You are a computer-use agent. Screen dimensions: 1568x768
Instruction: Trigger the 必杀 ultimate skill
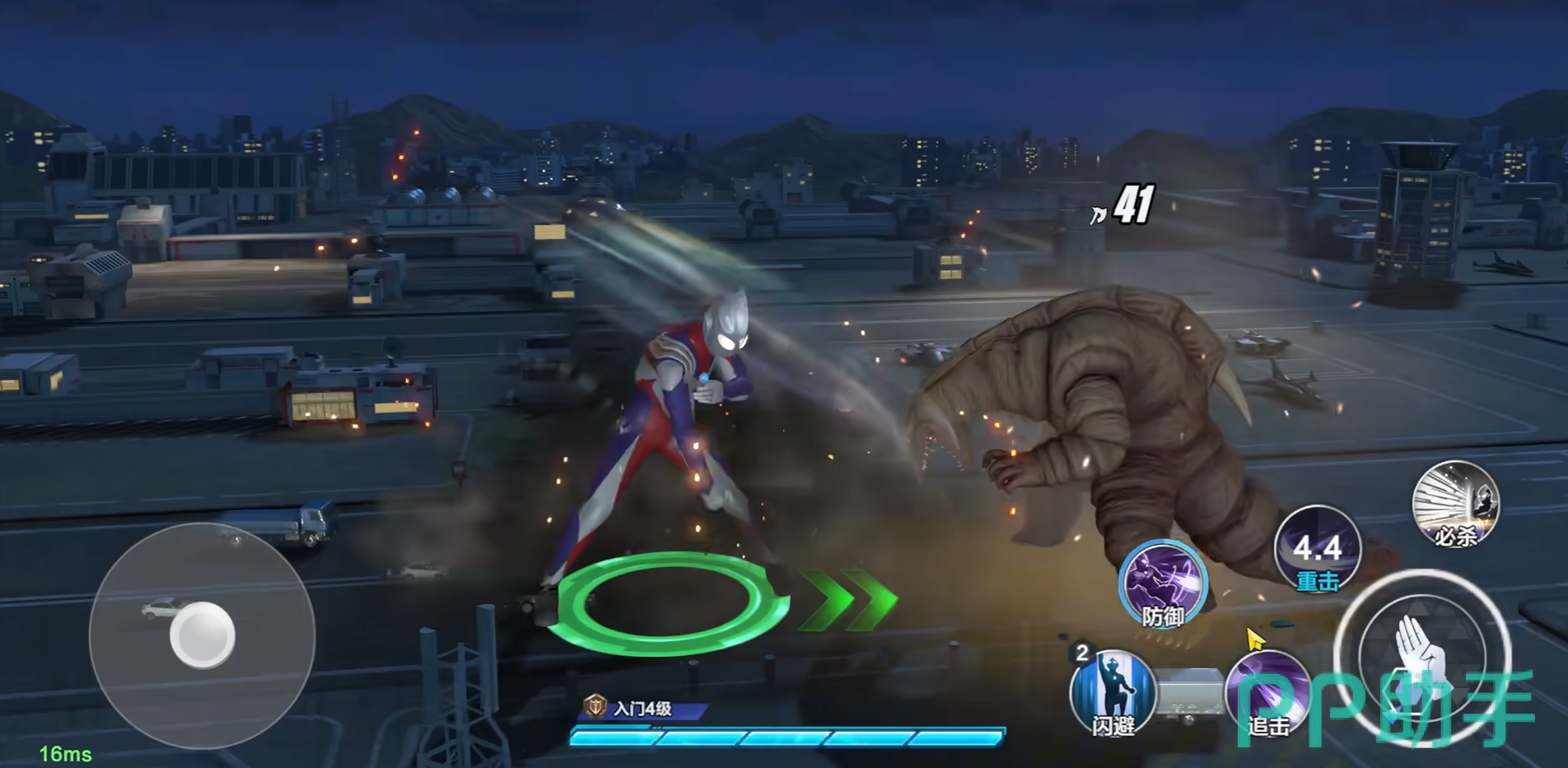(x=1455, y=504)
